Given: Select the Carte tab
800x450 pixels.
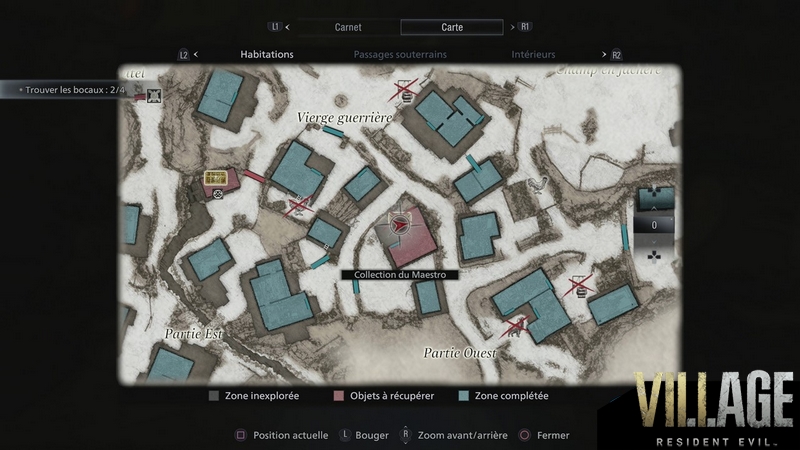Looking at the screenshot, I should [x=452, y=27].
